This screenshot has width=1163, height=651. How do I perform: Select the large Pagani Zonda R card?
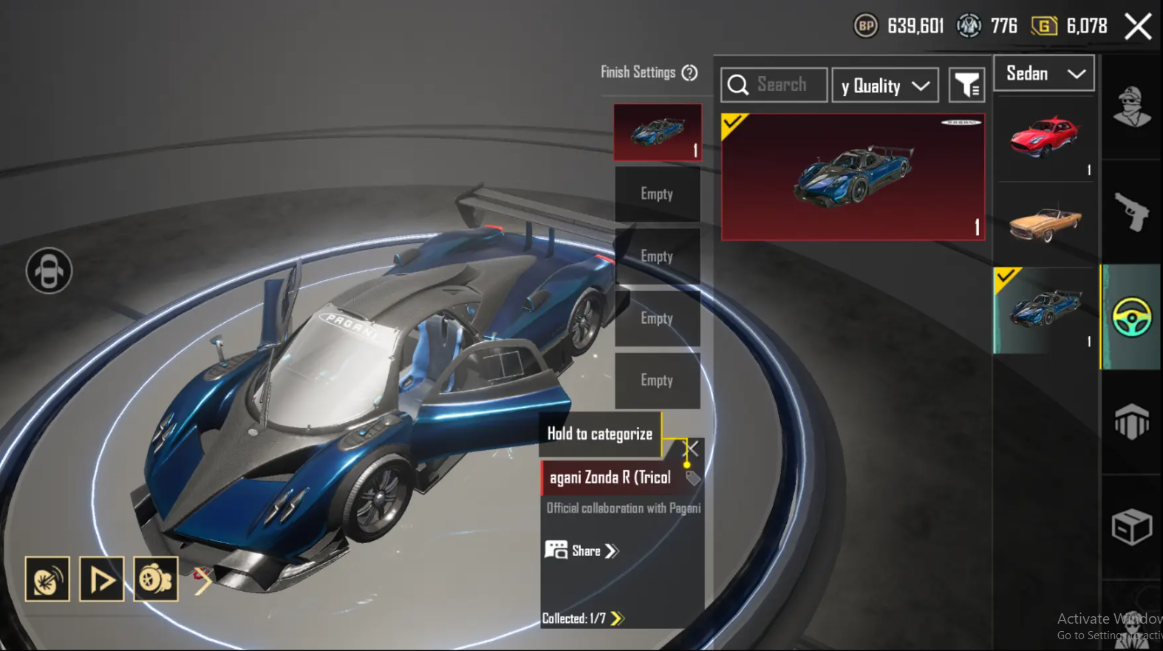853,177
